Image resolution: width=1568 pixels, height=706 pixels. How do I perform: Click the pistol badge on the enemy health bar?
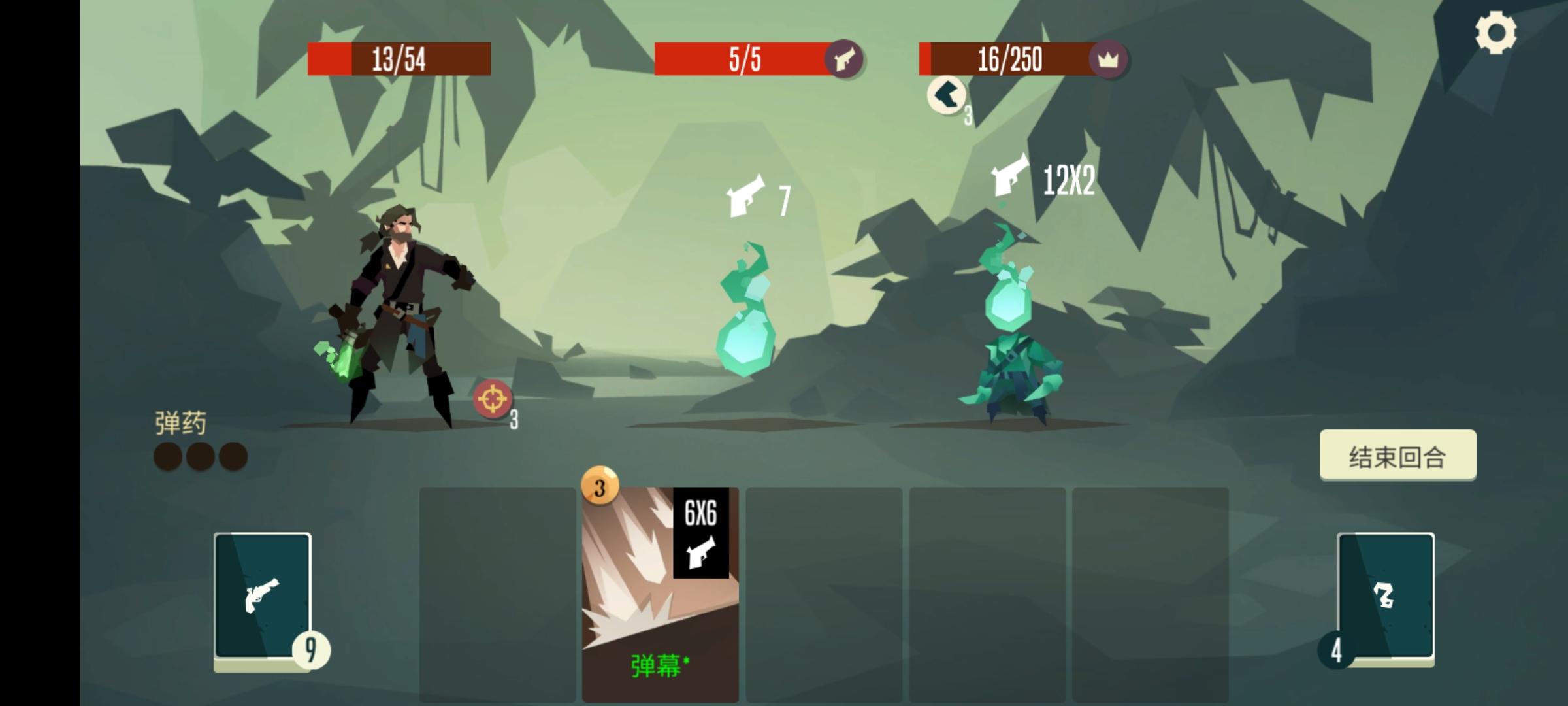(845, 59)
